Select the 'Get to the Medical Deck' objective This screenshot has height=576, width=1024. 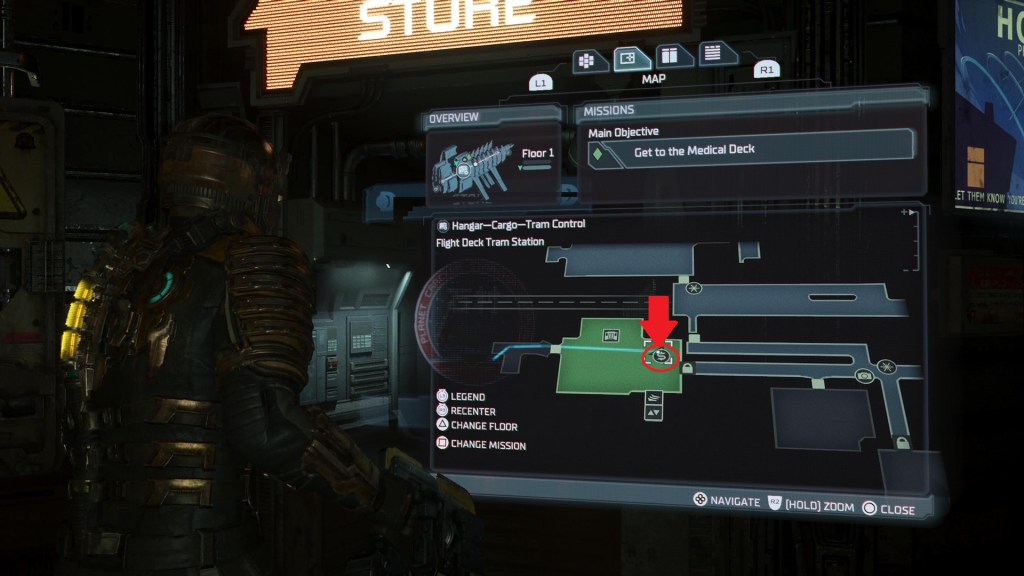point(746,150)
